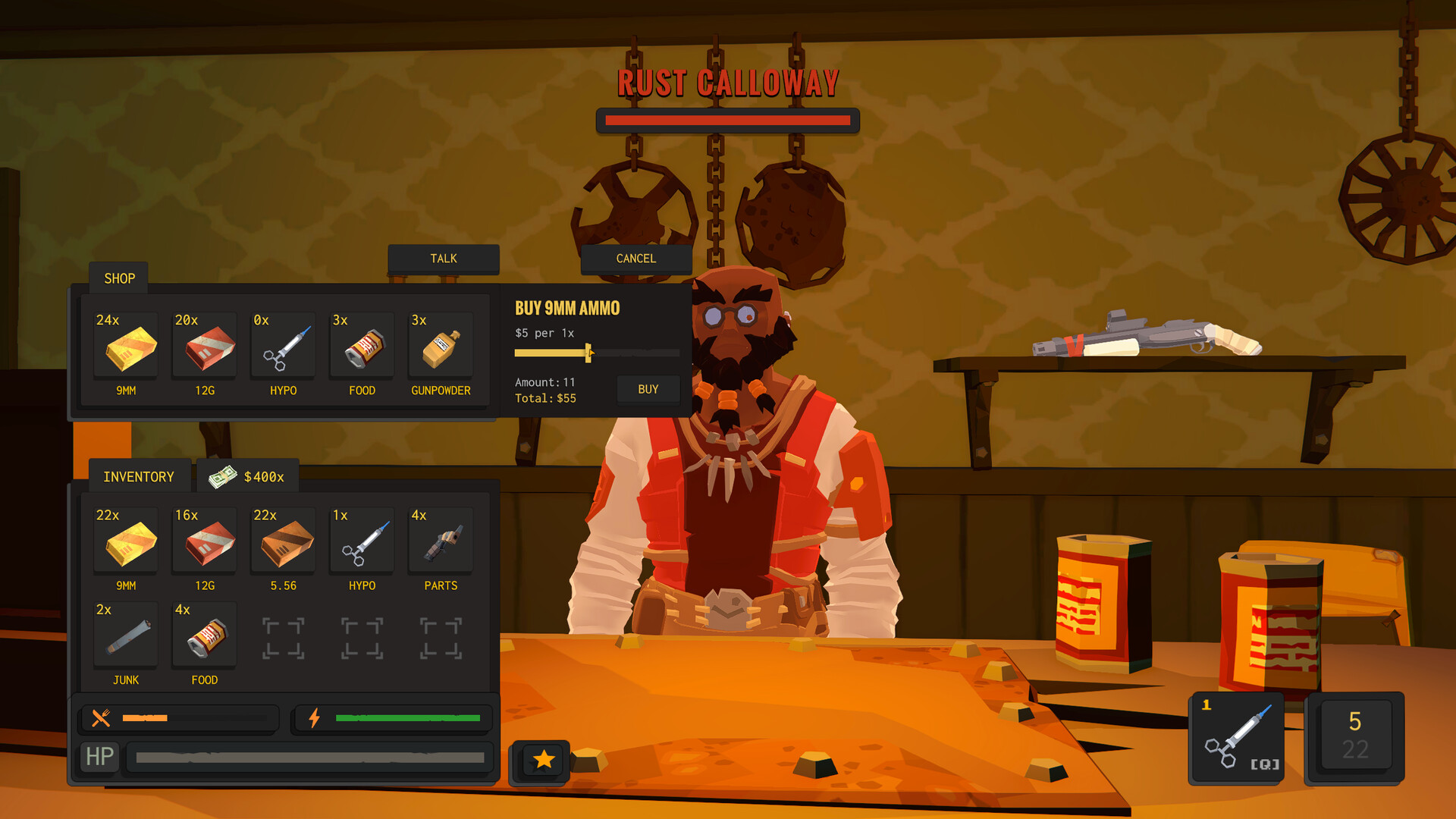Switch to the INVENTORY tab
This screenshot has height=819, width=1456.
tap(139, 476)
